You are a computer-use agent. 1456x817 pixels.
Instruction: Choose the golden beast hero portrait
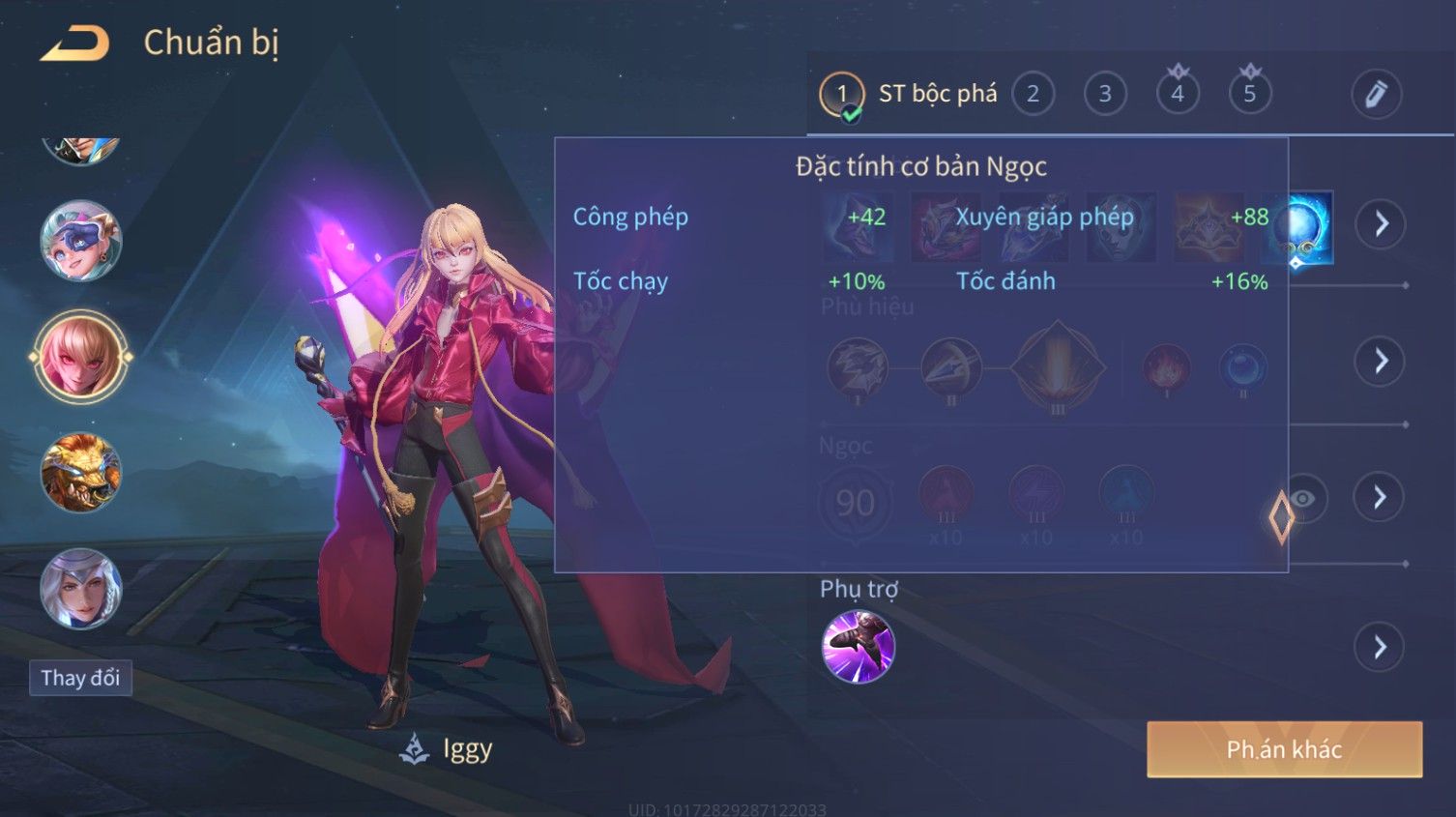click(x=81, y=473)
